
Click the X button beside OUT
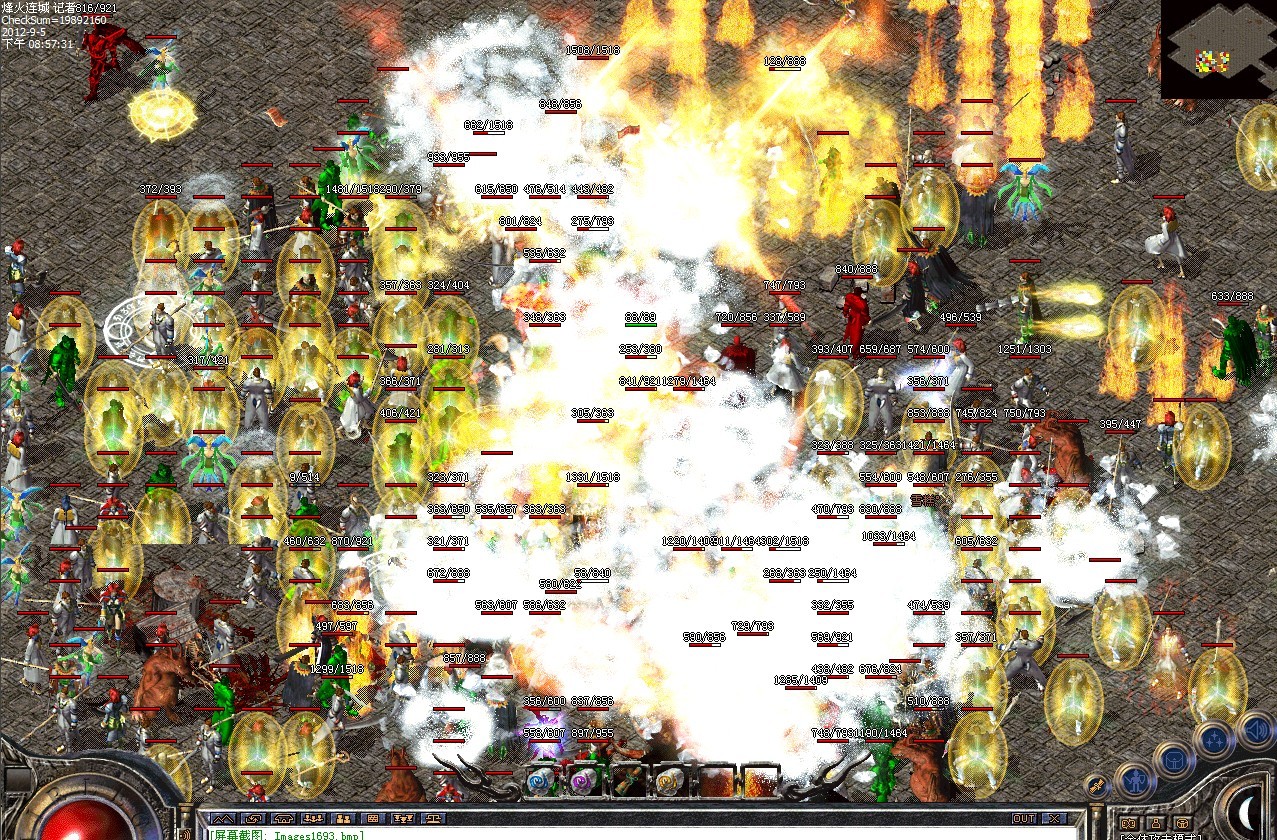coord(1053,819)
